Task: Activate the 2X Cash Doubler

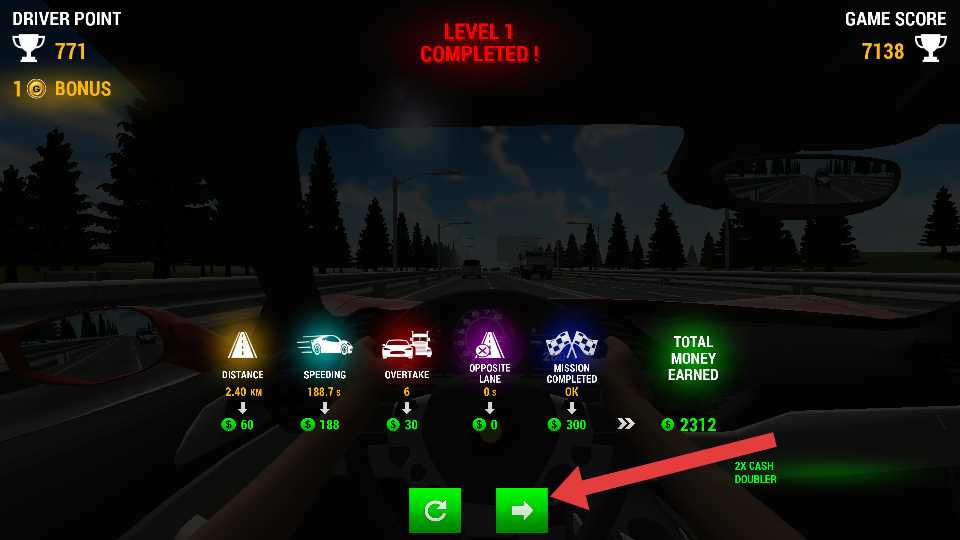Action: coord(754,473)
